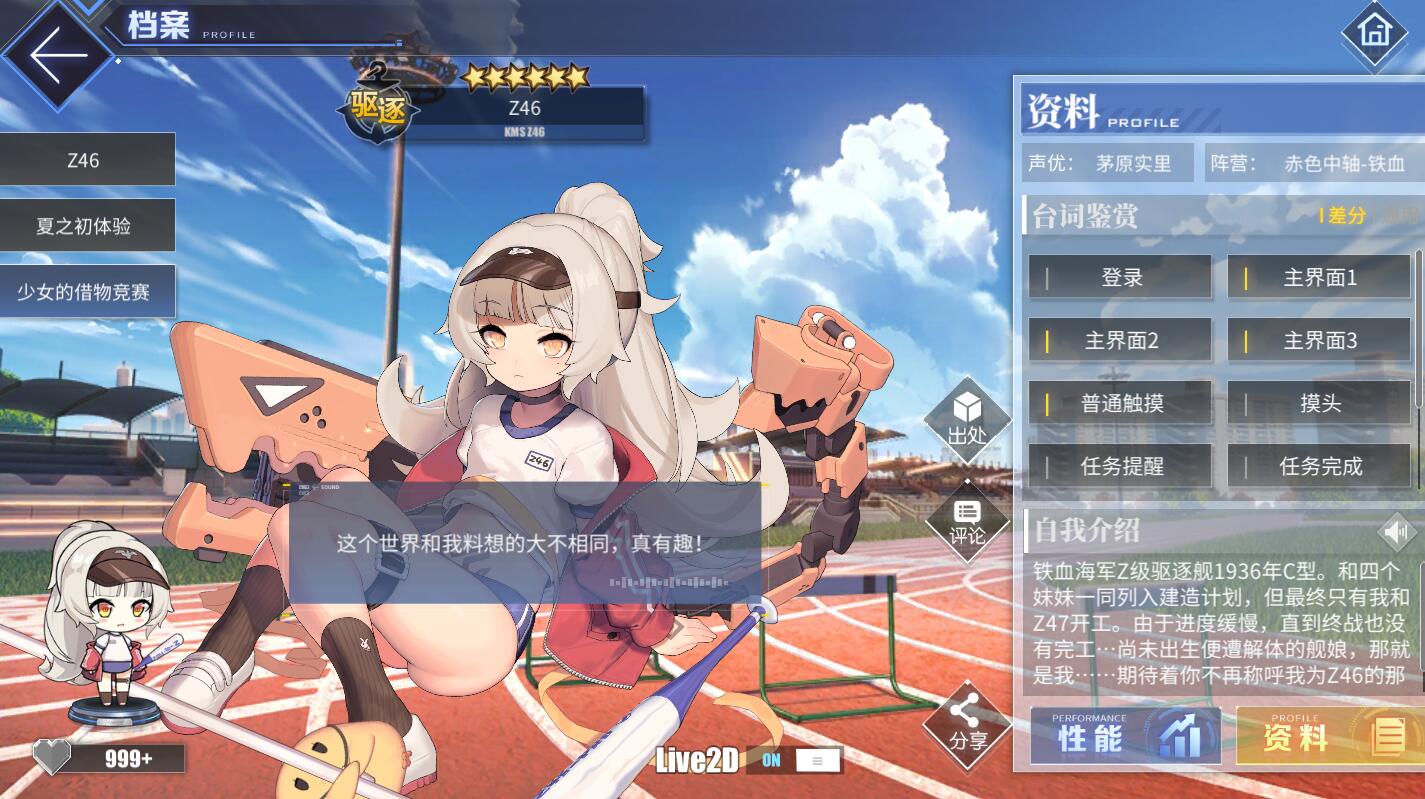
Task: Play self-introduction audio via speaker icon
Action: (1396, 532)
